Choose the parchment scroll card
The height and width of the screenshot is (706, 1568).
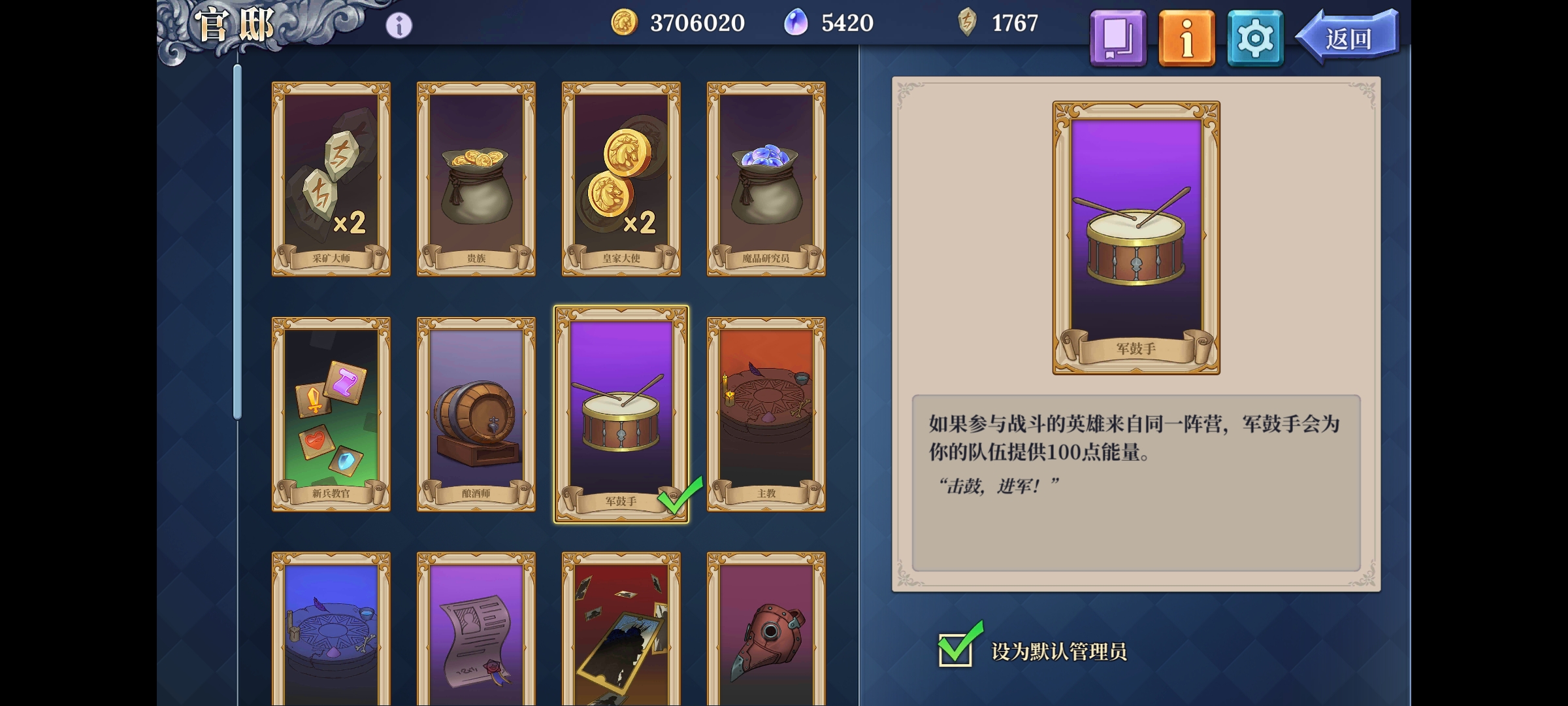pyautogui.click(x=476, y=631)
